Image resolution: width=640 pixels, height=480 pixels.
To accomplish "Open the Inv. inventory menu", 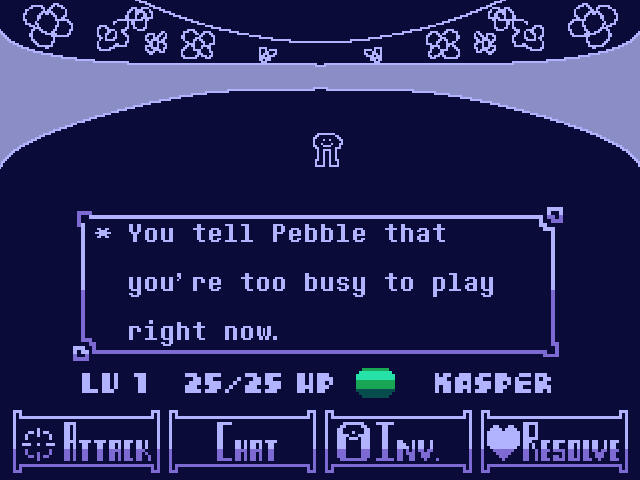I will pos(398,441).
